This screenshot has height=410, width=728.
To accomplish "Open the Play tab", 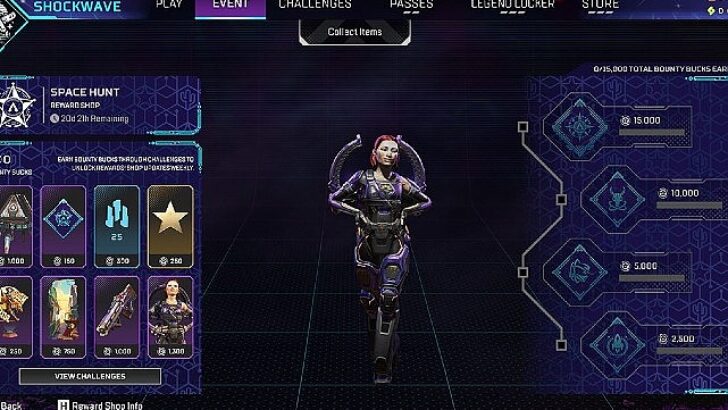I will pos(170,5).
